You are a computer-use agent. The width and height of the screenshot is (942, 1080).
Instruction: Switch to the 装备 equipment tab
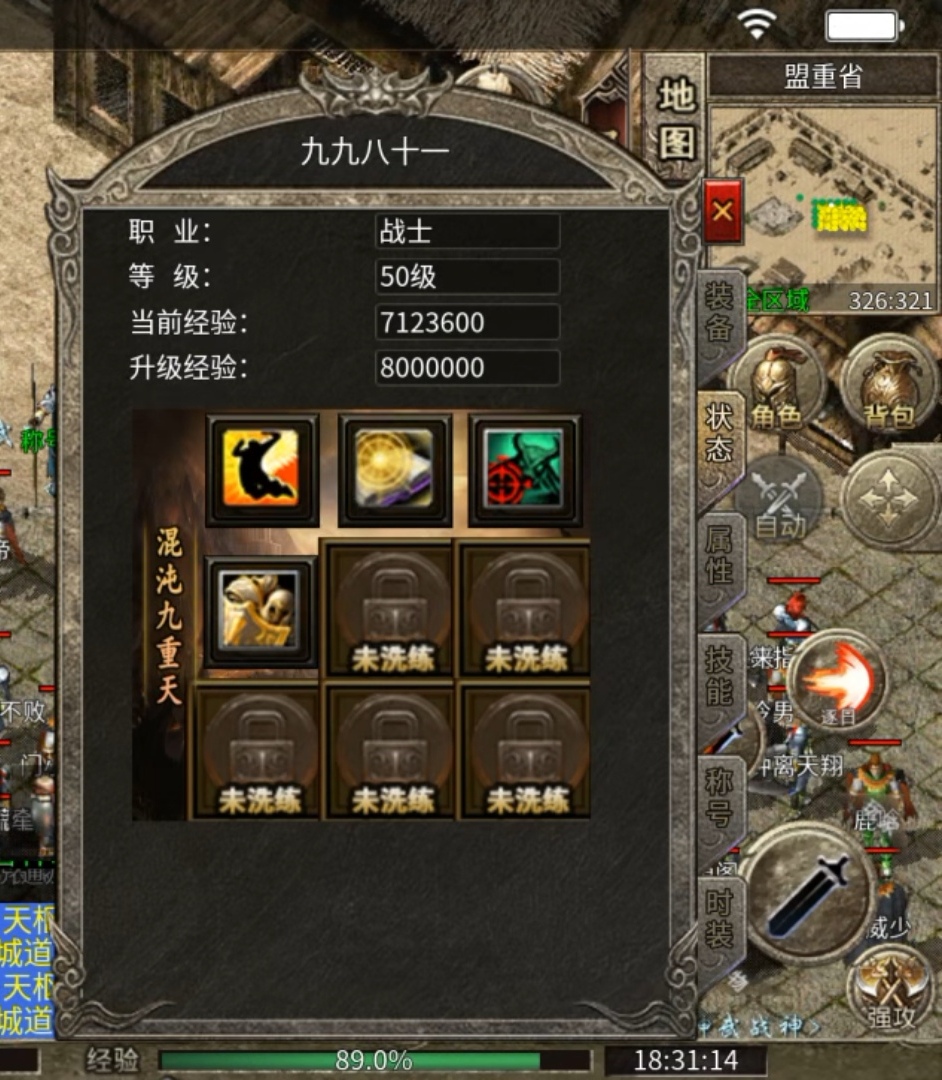(x=720, y=313)
